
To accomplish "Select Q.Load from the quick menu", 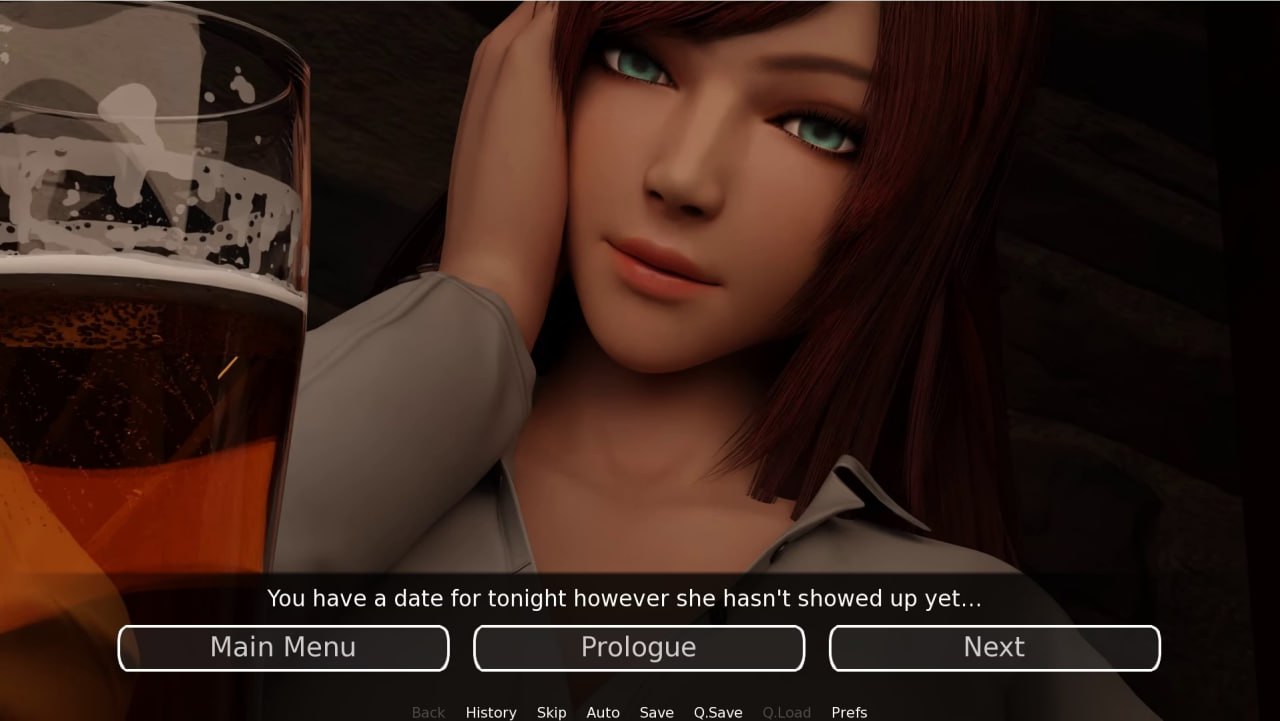I will 786,712.
